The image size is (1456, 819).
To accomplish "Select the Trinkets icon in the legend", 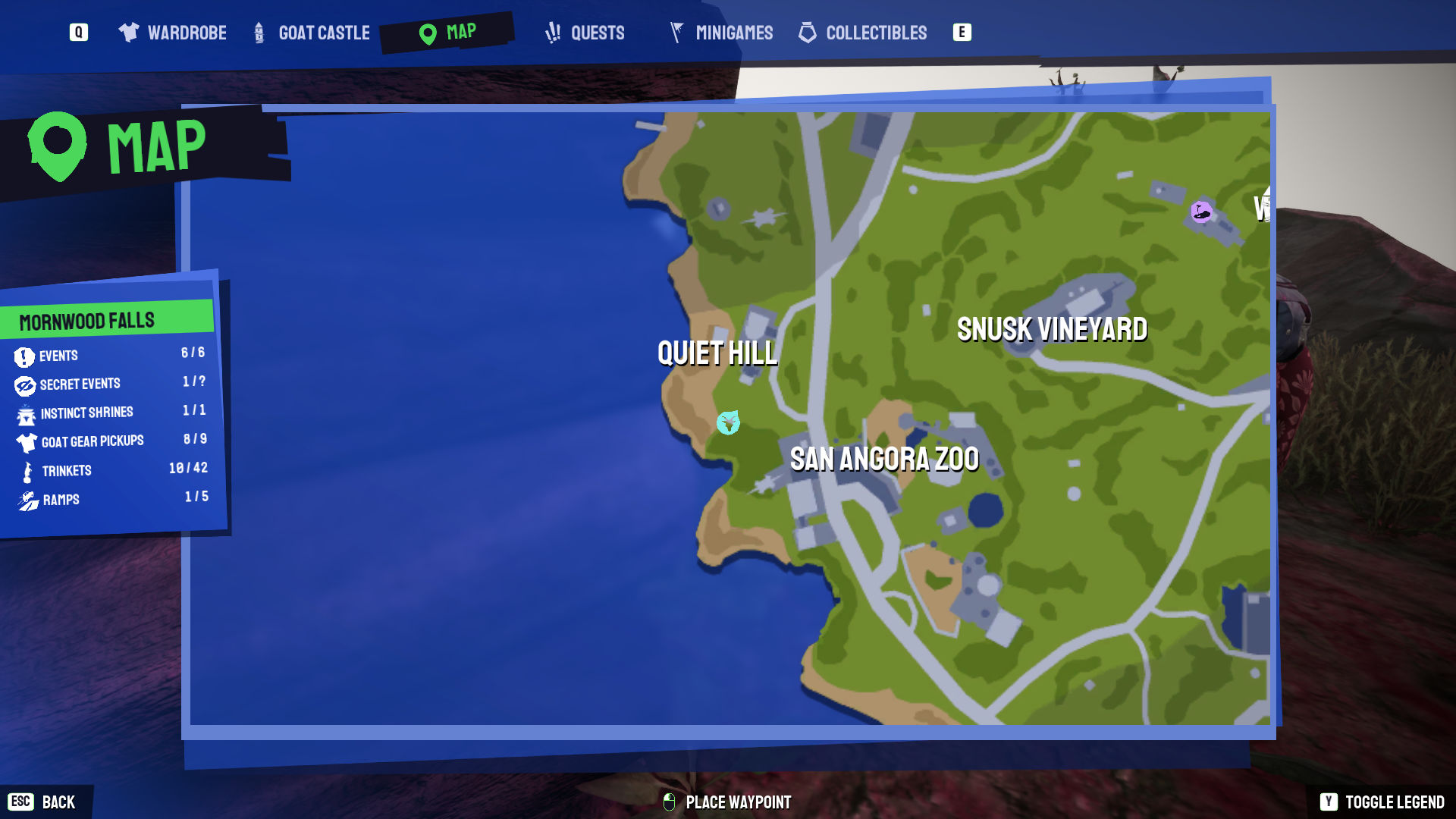I will 25,471.
